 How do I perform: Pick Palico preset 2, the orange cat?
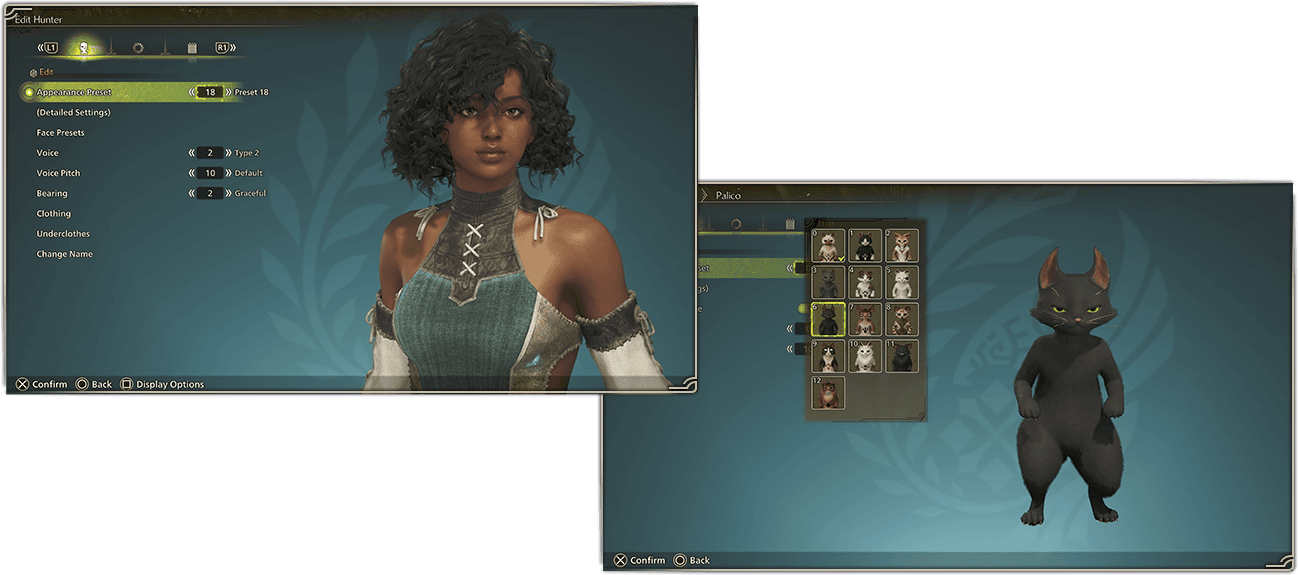tap(902, 246)
